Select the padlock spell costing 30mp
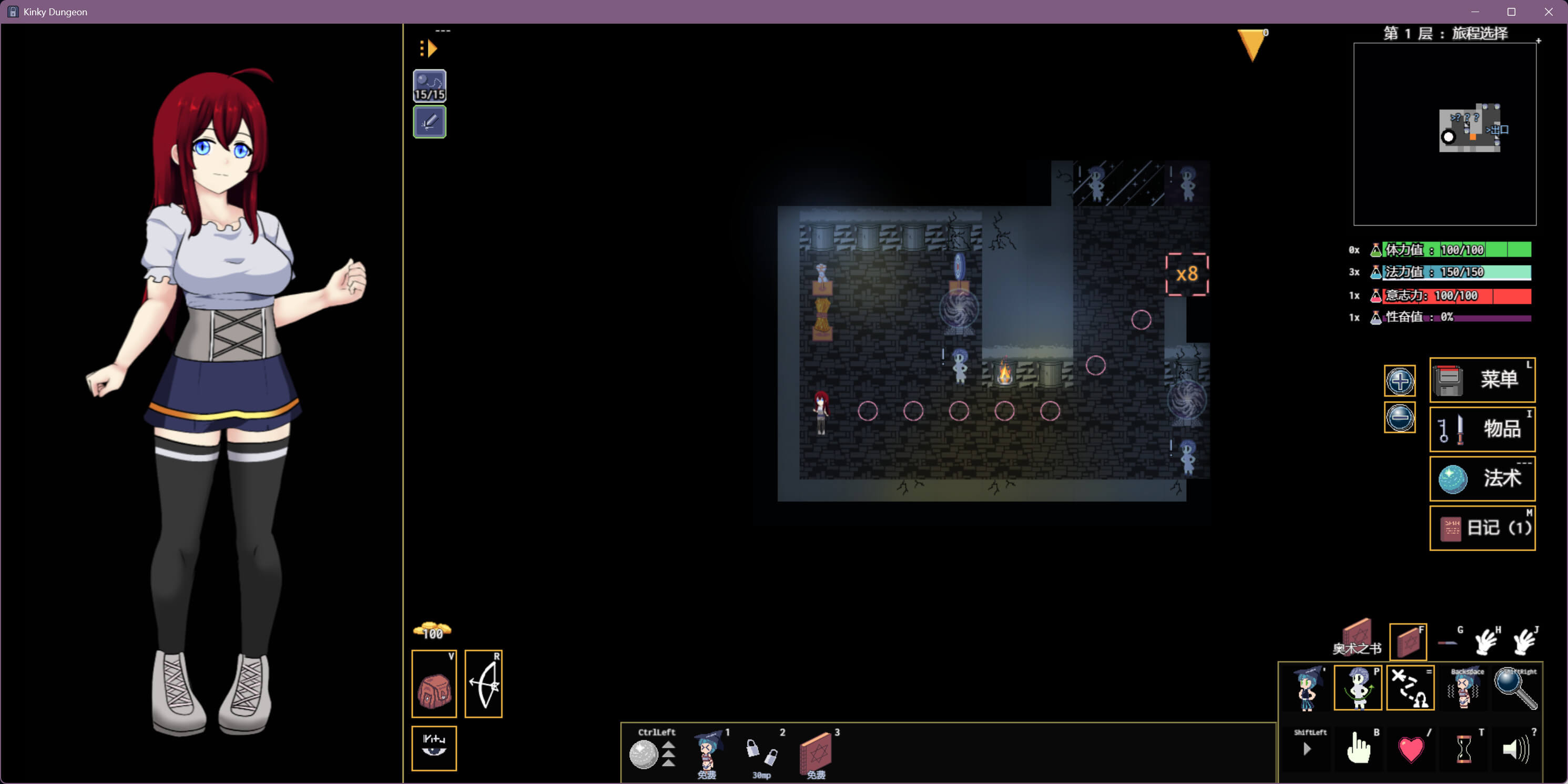The height and width of the screenshot is (784, 1568). point(761,752)
